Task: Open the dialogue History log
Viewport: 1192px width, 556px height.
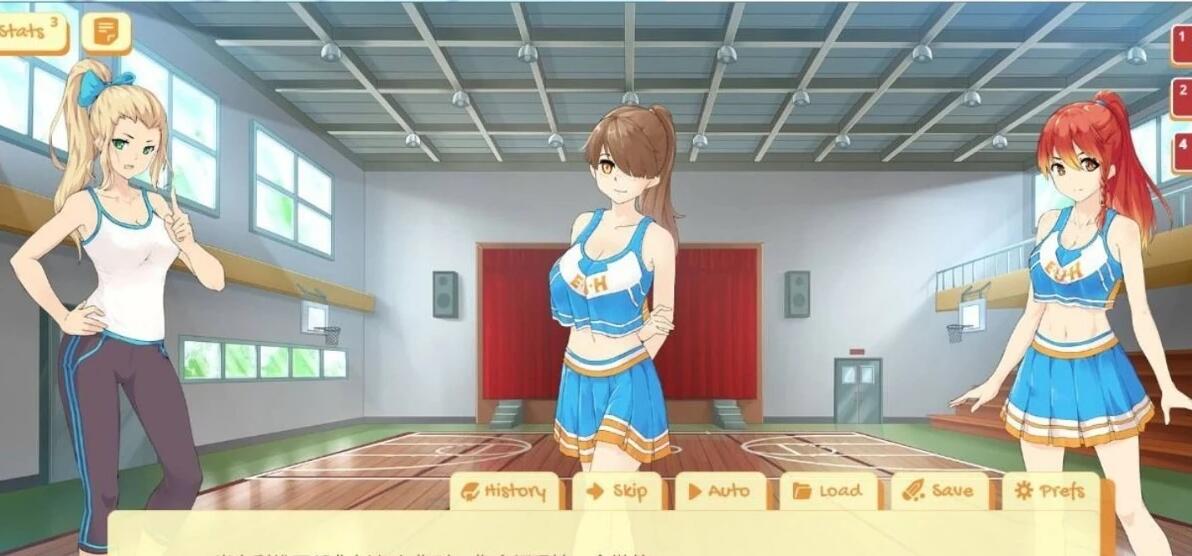Action: click(x=505, y=491)
